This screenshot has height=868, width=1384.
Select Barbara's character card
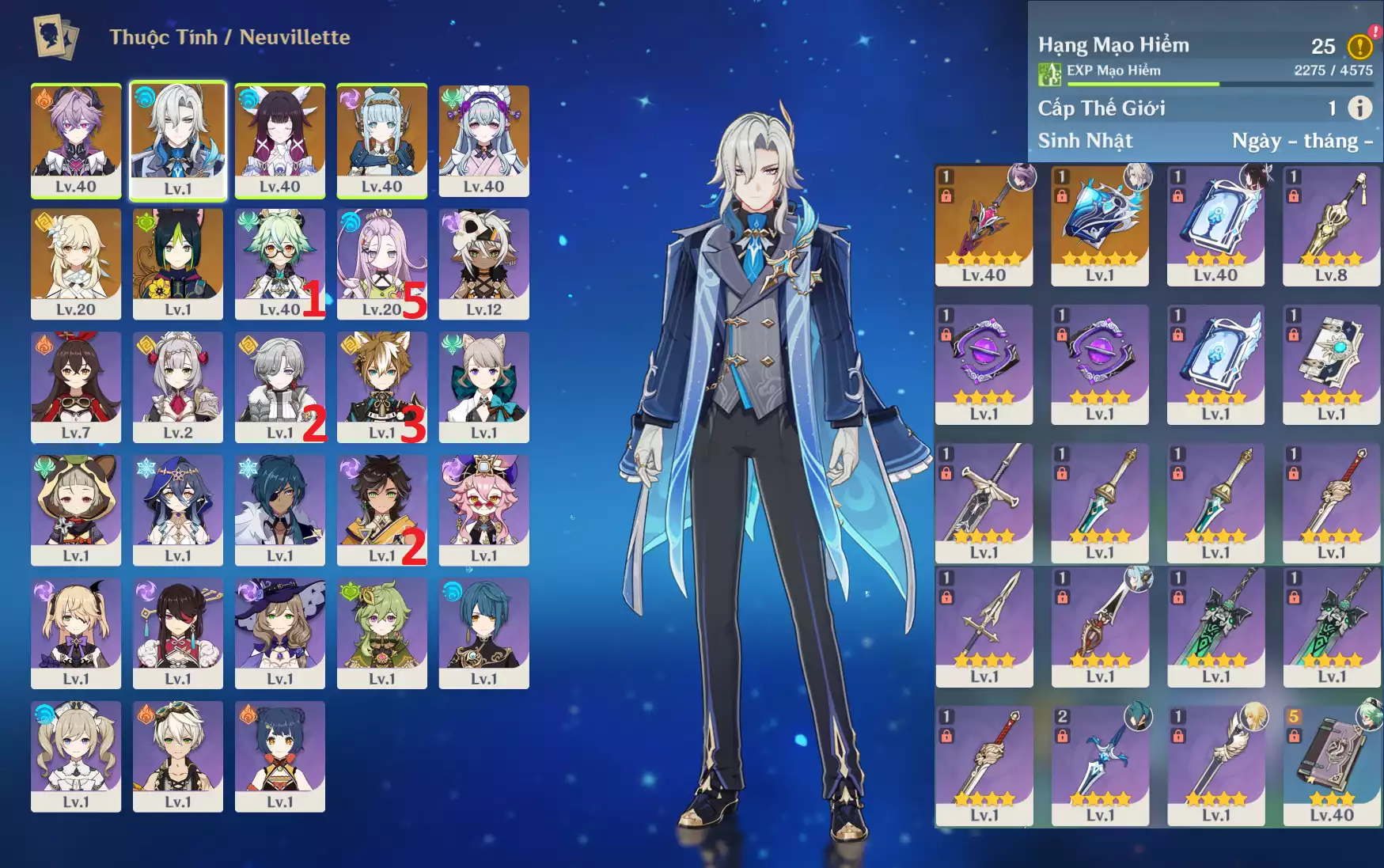coord(76,756)
